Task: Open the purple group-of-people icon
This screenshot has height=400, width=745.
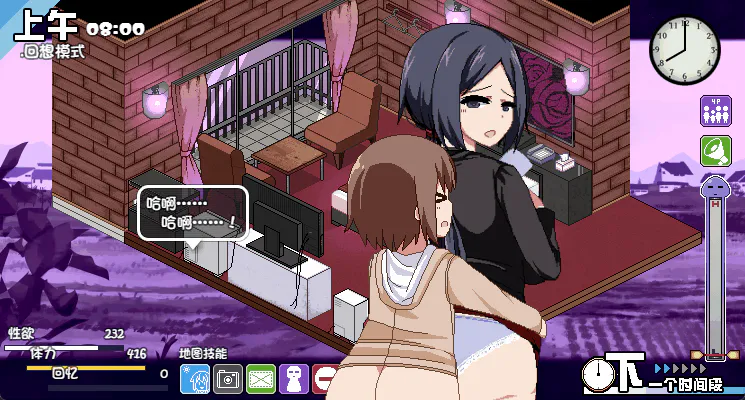Action: tap(715, 110)
